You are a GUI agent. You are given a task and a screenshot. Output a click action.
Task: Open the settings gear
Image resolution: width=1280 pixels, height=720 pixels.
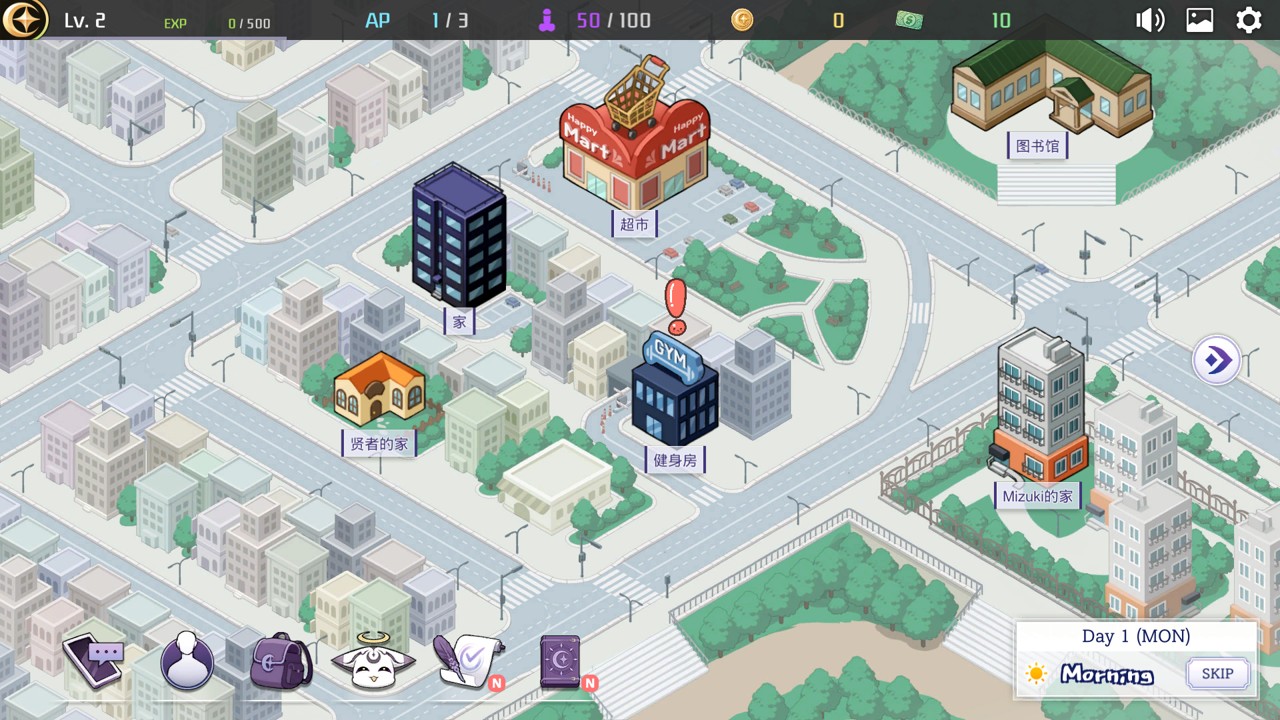[1249, 20]
